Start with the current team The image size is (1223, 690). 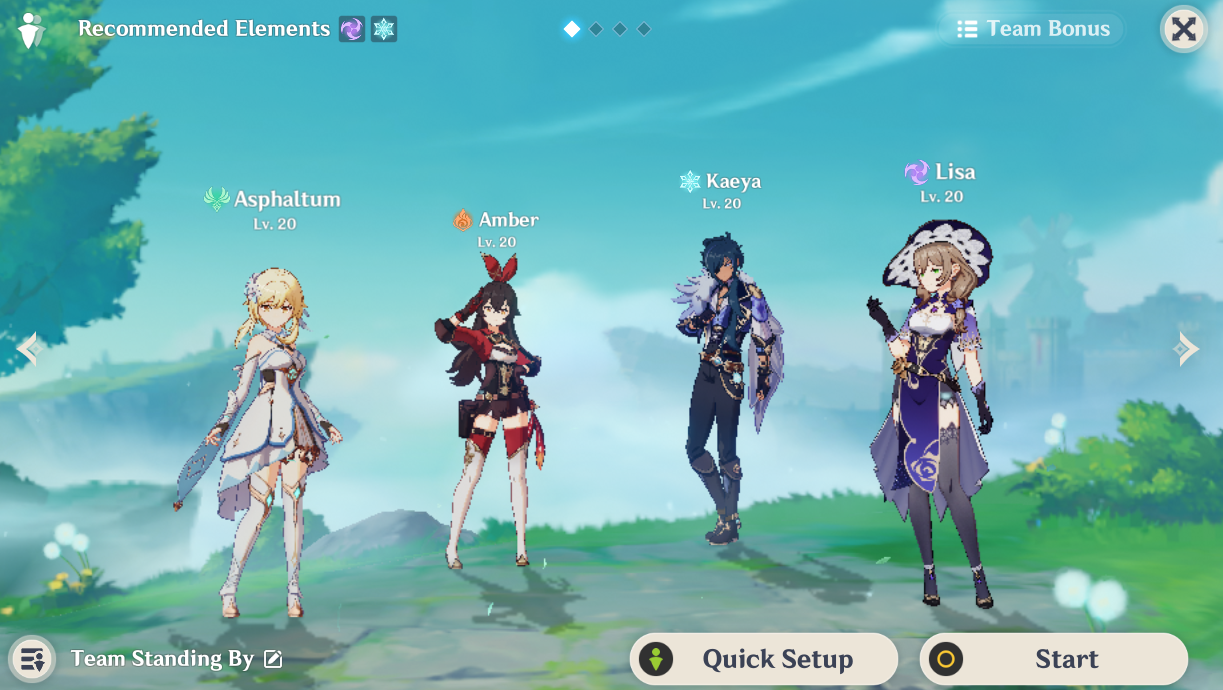pyautogui.click(x=1053, y=659)
